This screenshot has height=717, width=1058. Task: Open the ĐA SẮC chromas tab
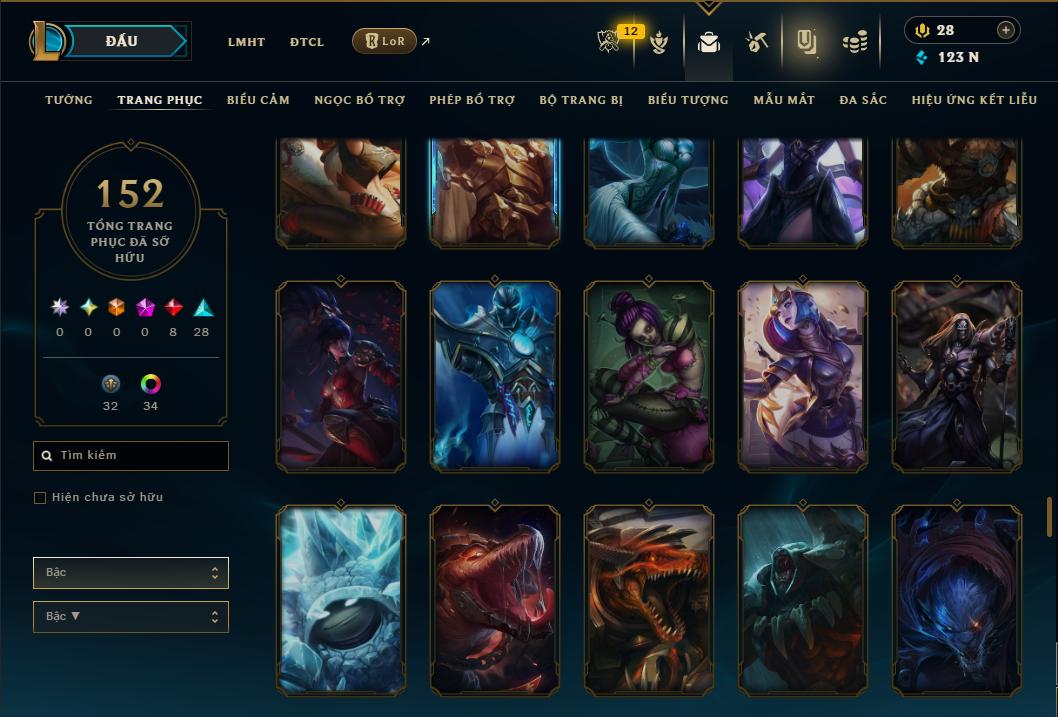click(863, 100)
